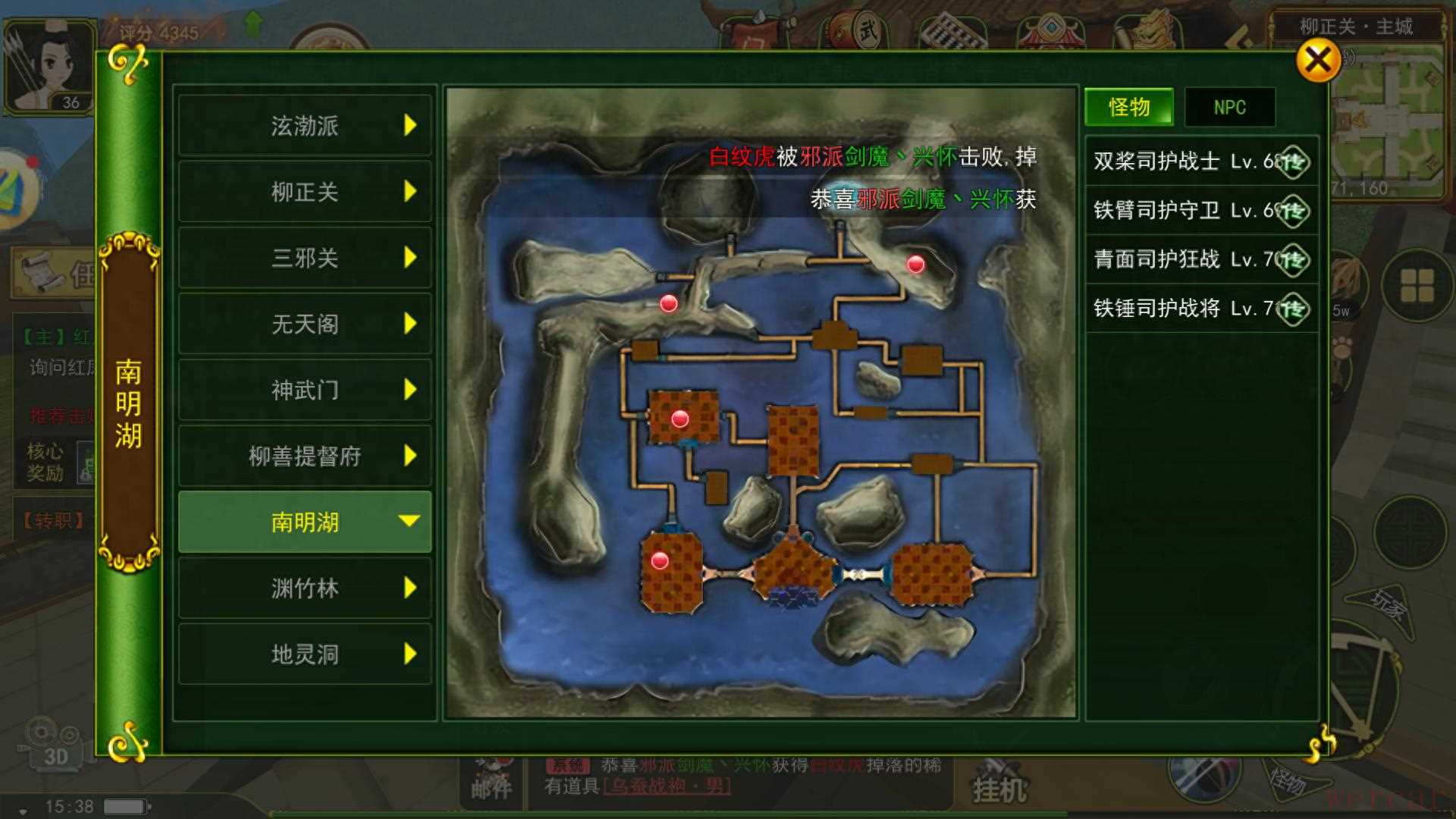Viewport: 1456px width, 819px height.
Task: Select 泫渤派 in the area list
Action: 305,125
